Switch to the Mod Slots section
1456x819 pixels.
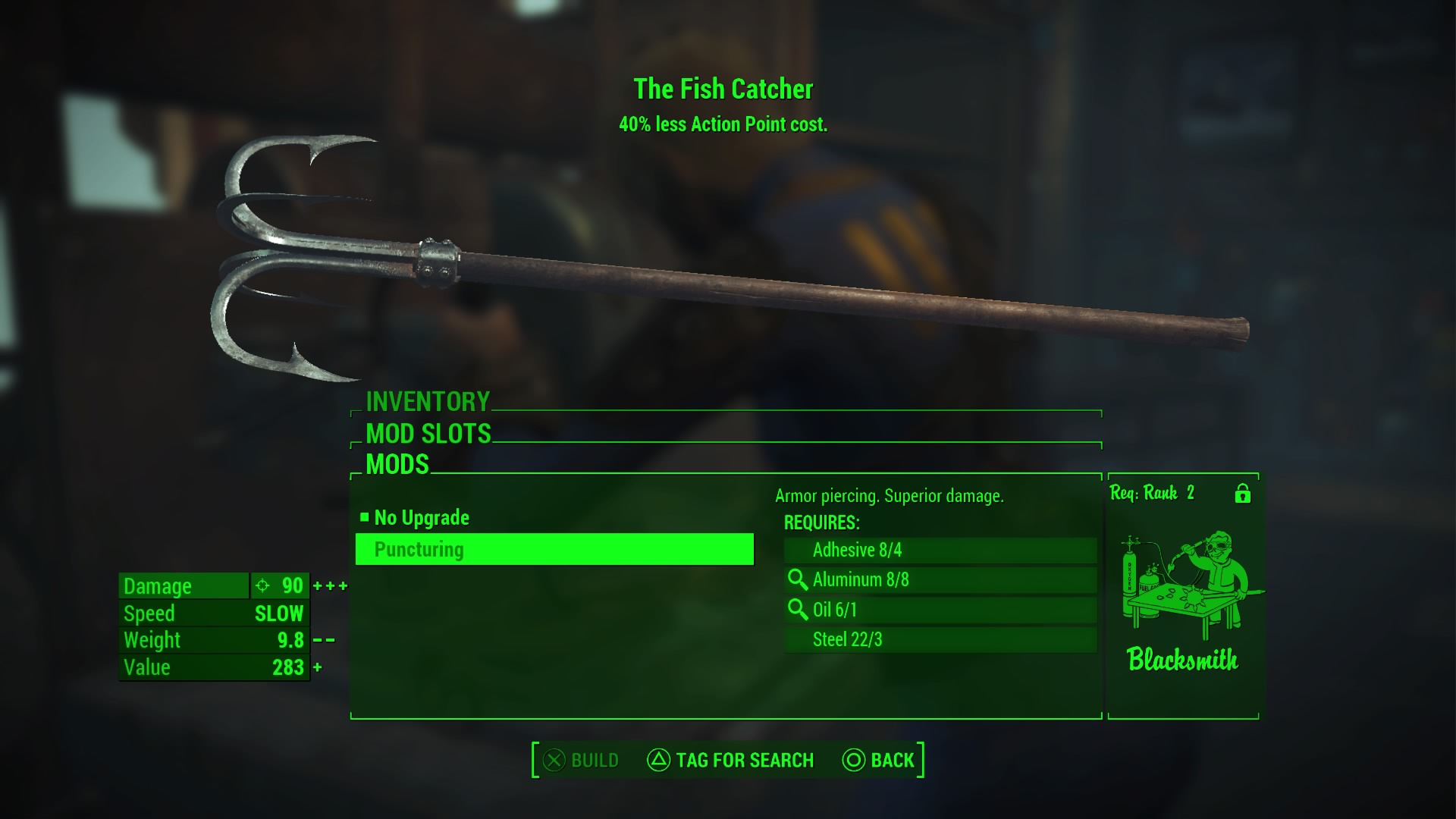428,434
